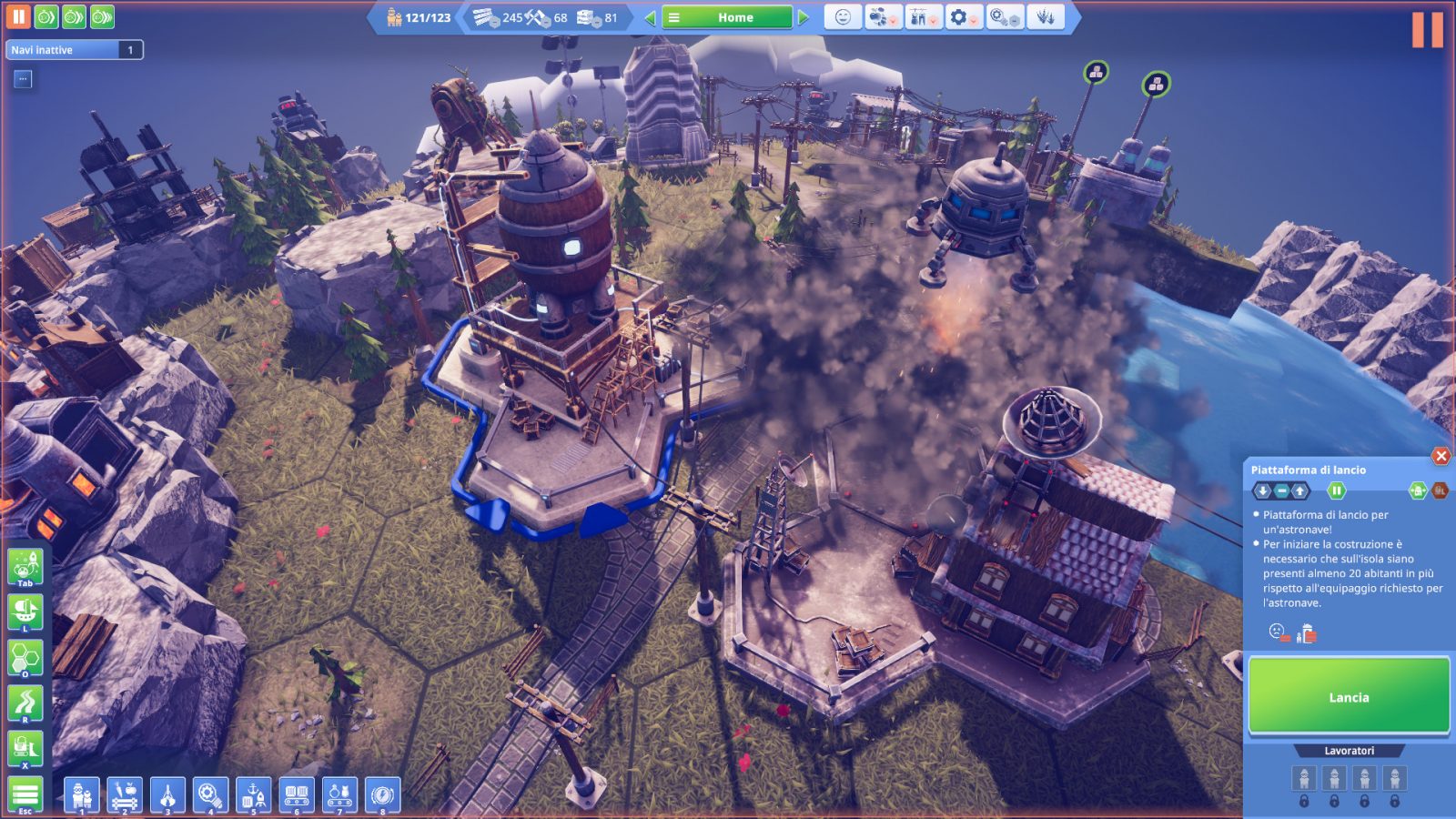The height and width of the screenshot is (819, 1456).
Task: Close the Piattaforma di lancio panel
Action: 1441,456
